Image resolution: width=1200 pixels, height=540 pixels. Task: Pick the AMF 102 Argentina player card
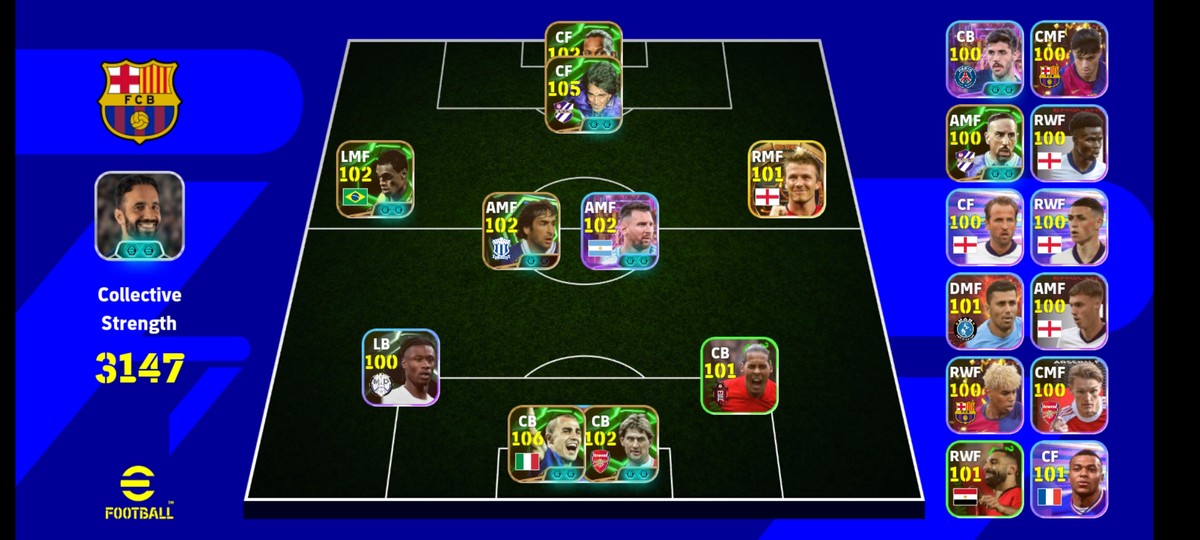click(620, 232)
